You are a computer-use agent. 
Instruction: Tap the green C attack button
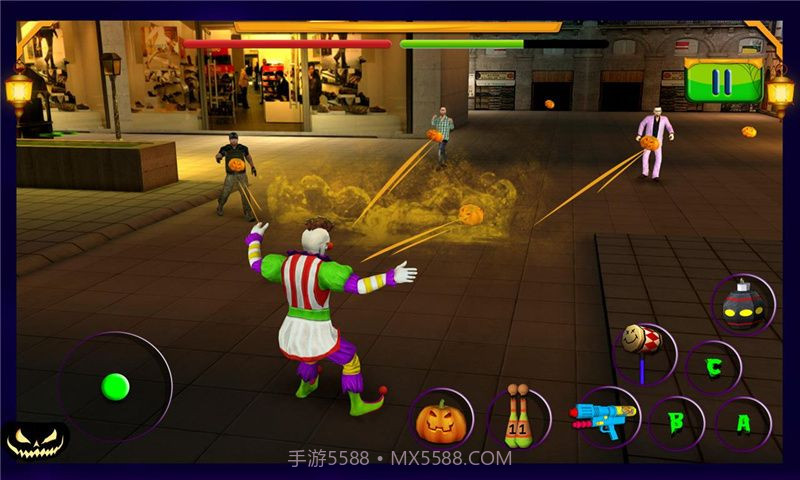(x=713, y=367)
